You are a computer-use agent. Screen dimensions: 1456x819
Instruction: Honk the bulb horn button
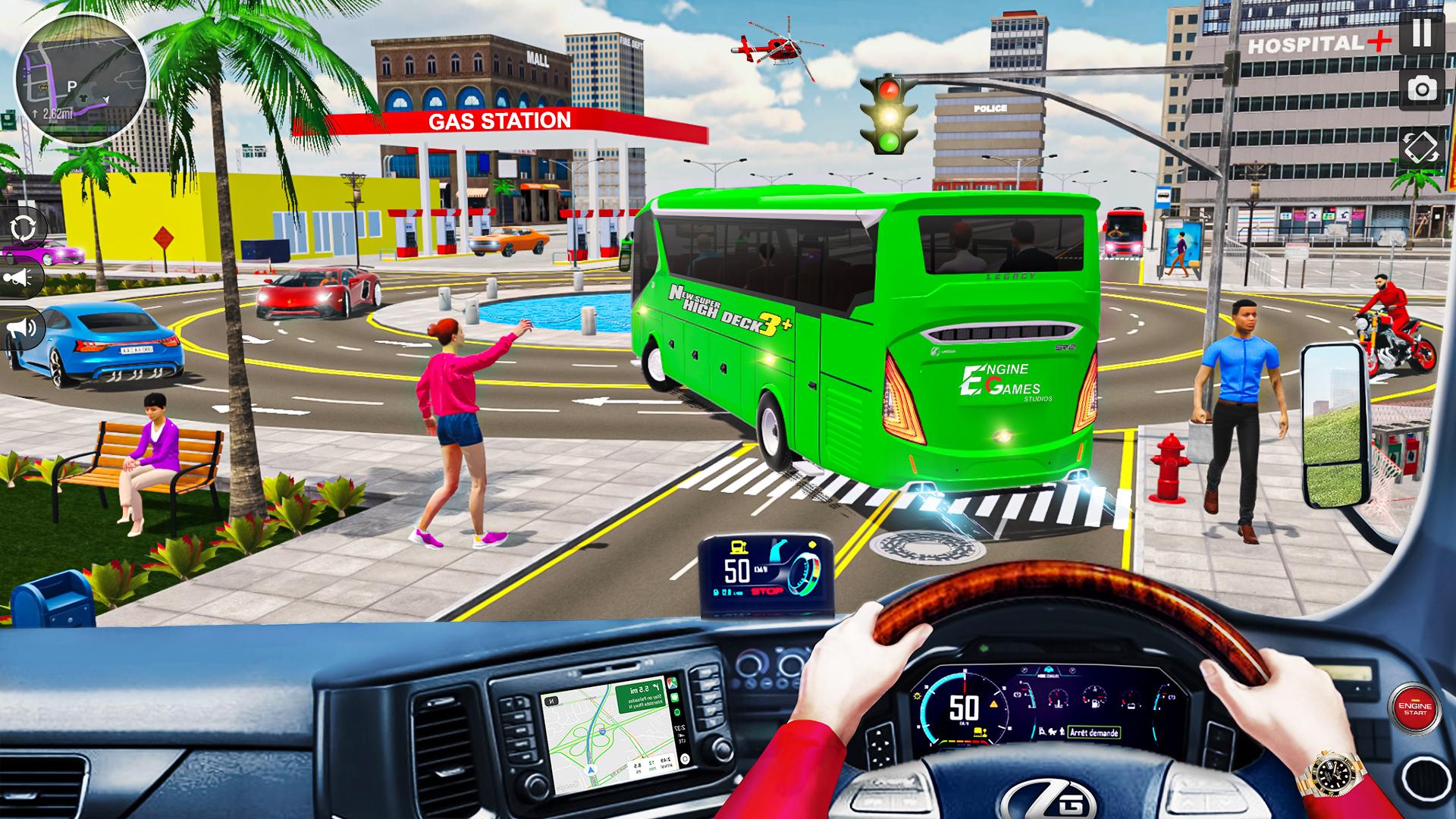(x=20, y=279)
